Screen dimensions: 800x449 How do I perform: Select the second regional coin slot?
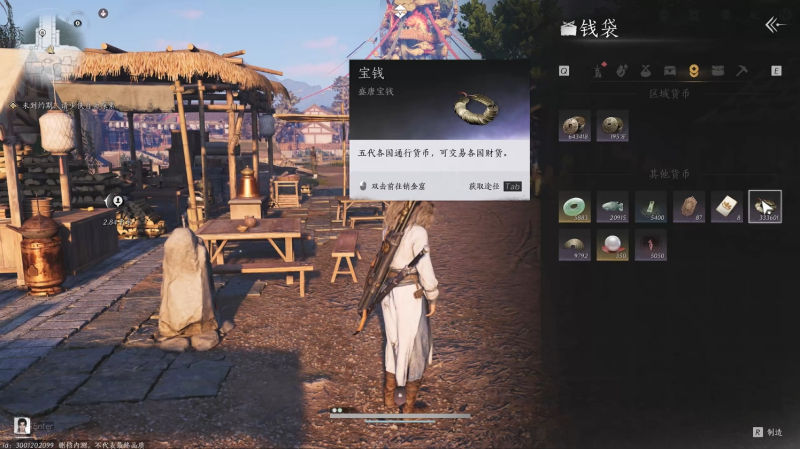(612, 127)
